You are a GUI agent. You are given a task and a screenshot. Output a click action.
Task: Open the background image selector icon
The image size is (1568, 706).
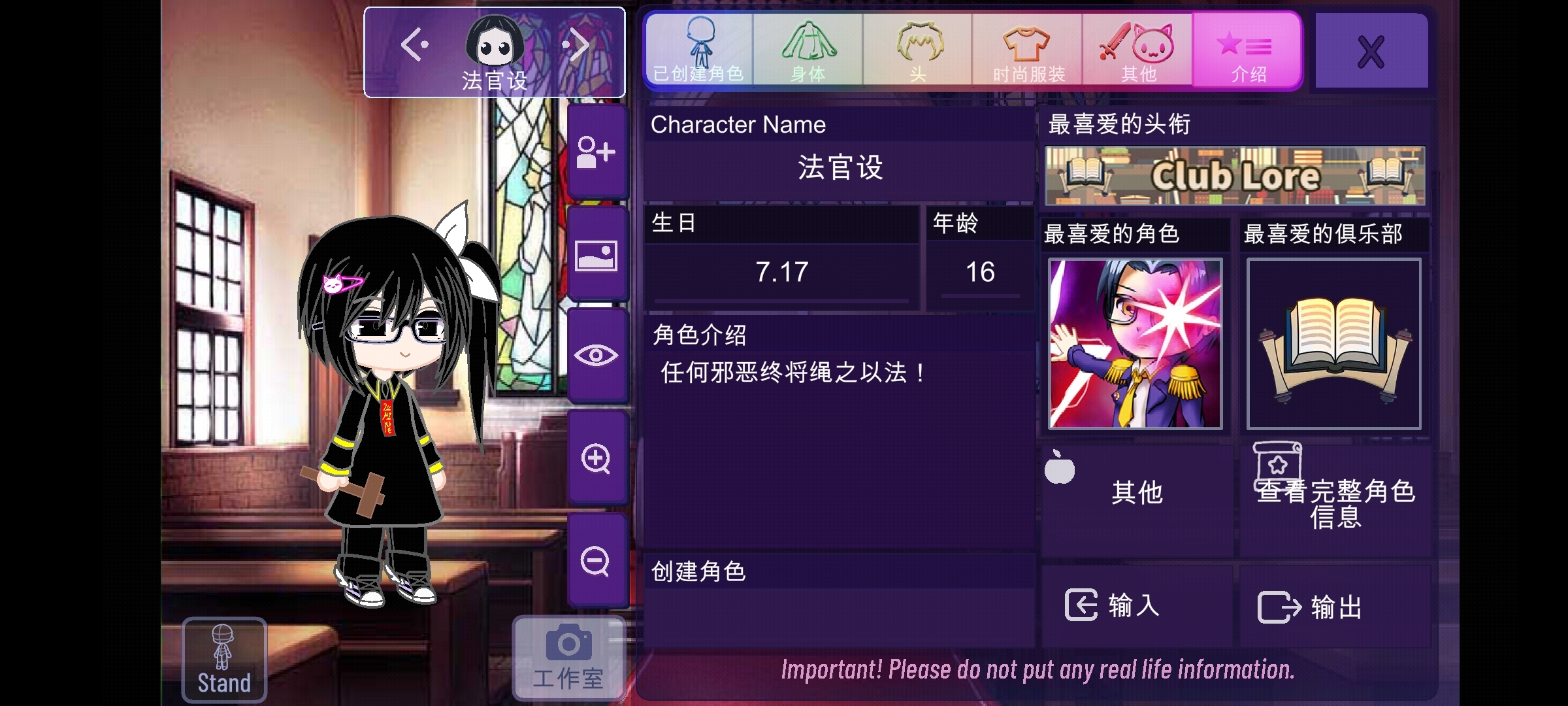(x=596, y=256)
